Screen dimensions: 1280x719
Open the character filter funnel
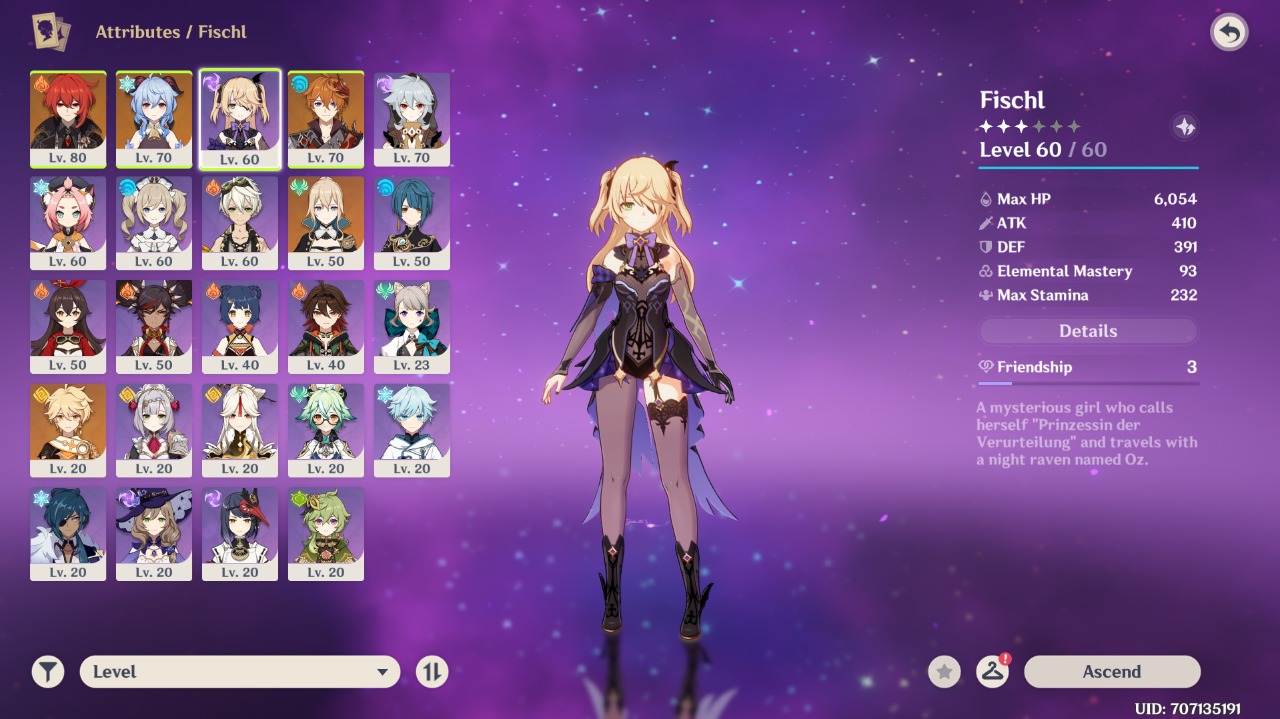(47, 672)
